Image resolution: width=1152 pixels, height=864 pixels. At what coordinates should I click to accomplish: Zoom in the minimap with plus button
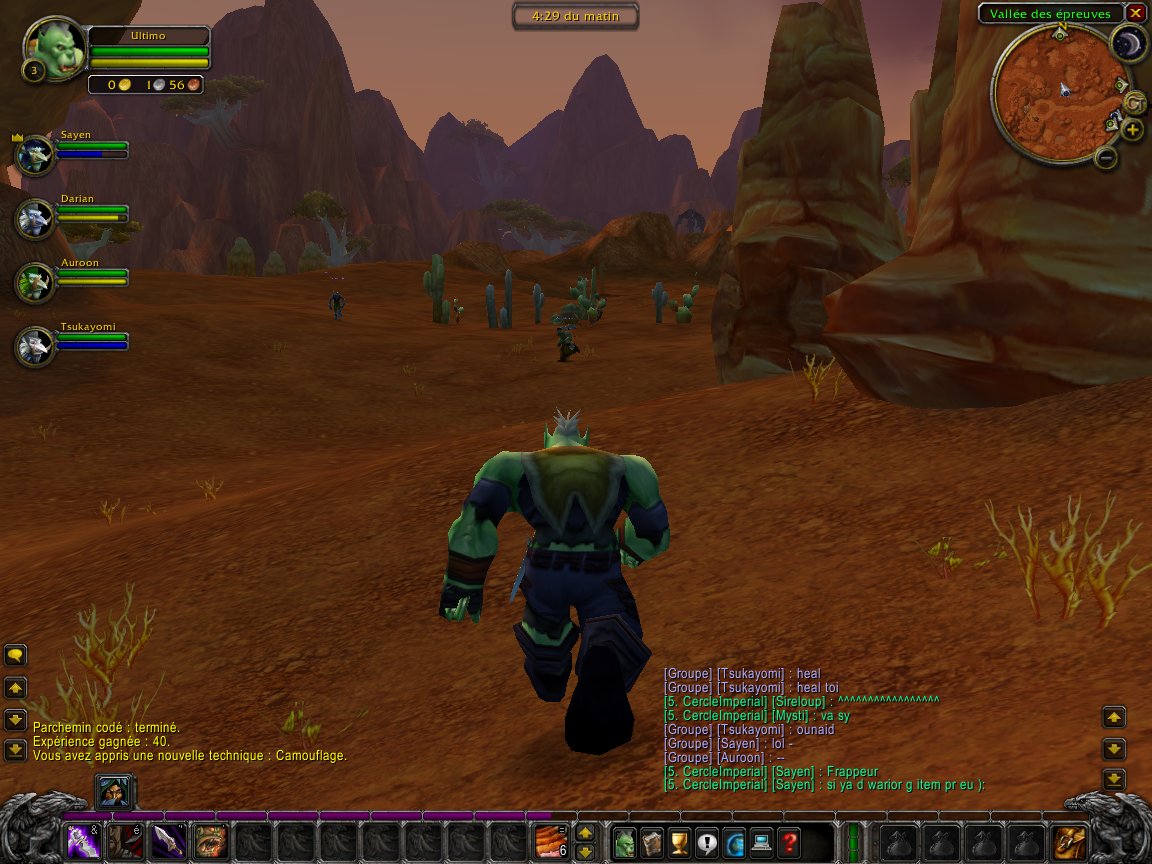(1132, 130)
